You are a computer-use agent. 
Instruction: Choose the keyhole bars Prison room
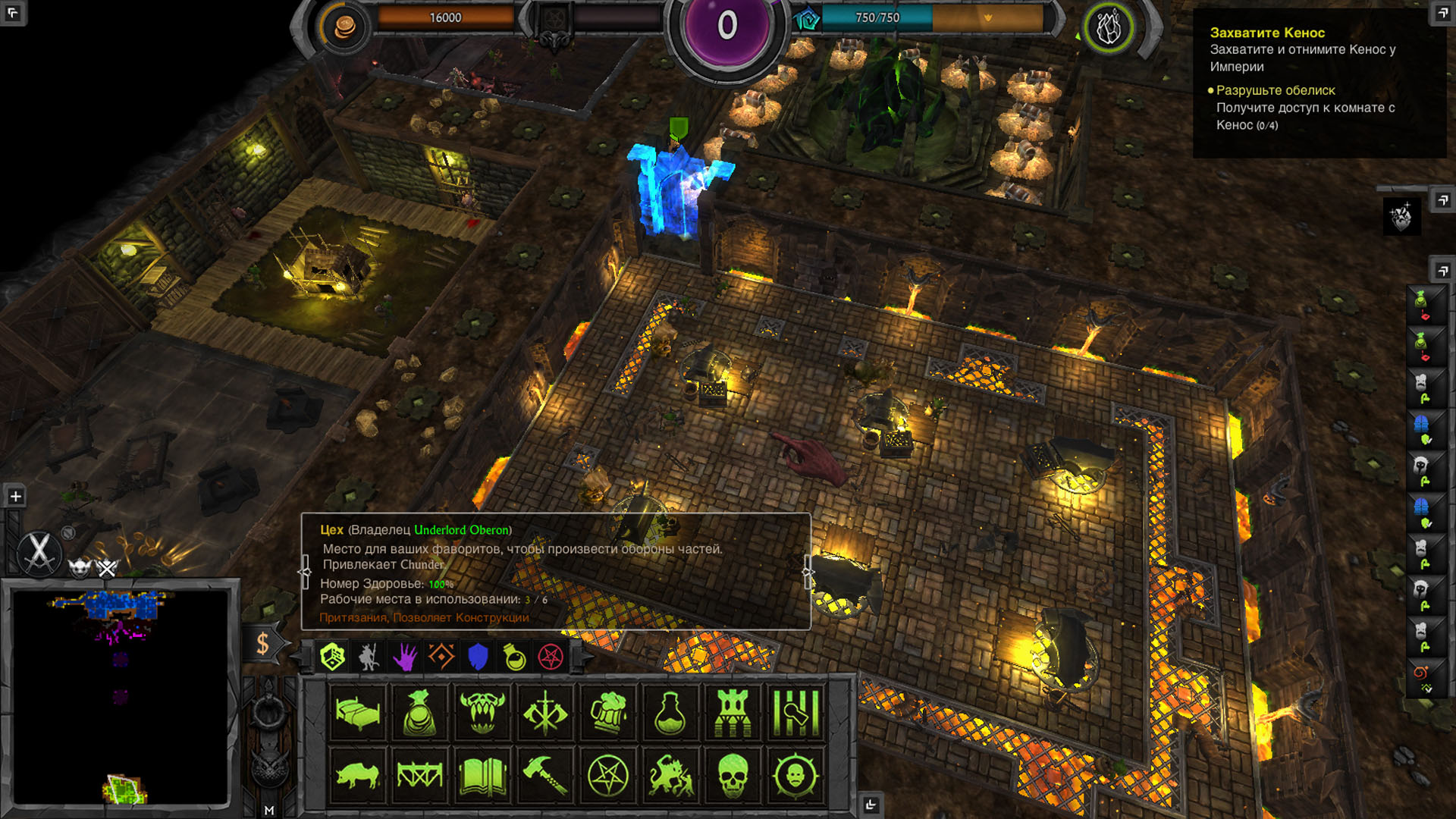795,712
